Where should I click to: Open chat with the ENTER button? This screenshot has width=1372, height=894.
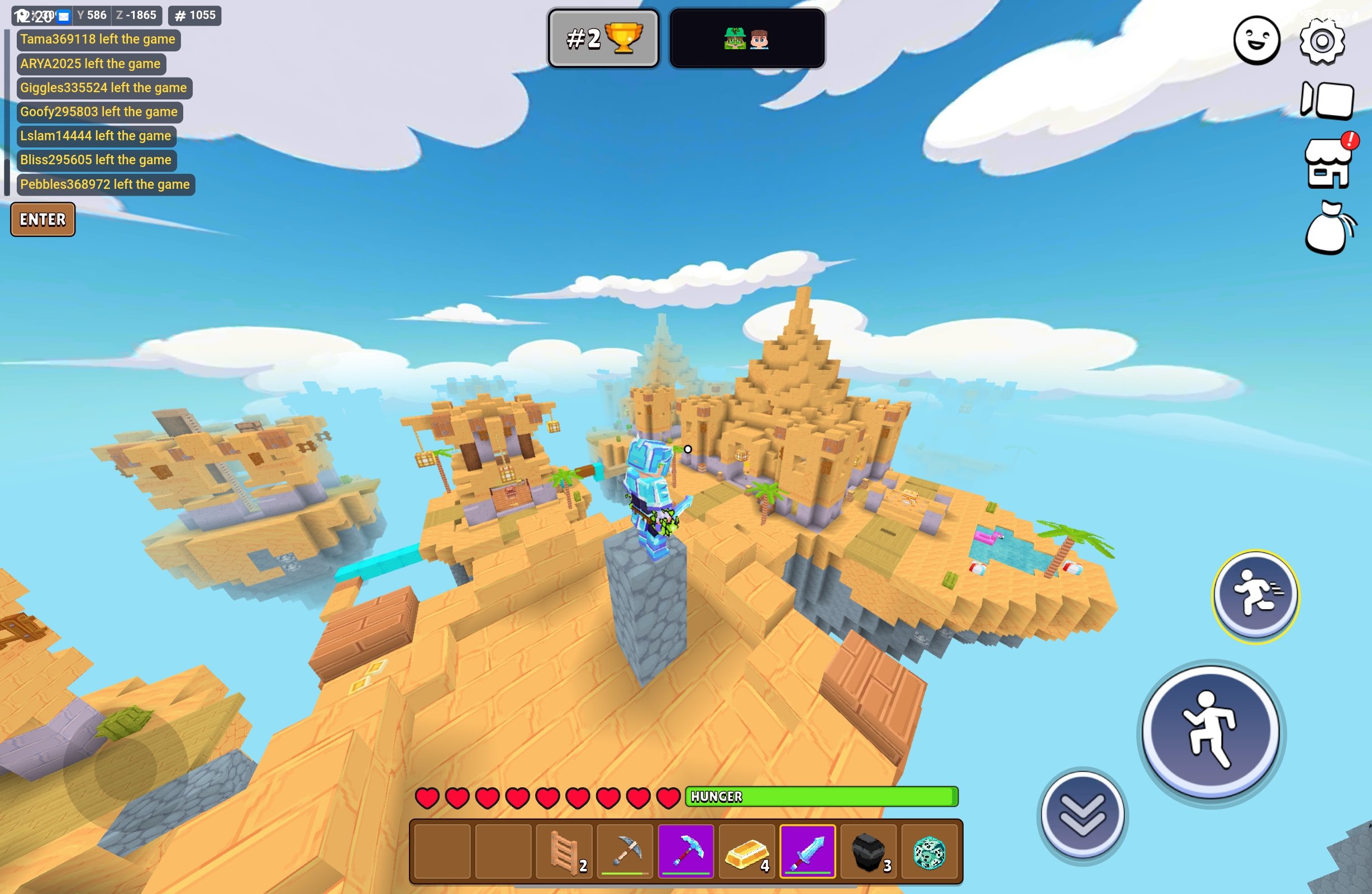42,219
